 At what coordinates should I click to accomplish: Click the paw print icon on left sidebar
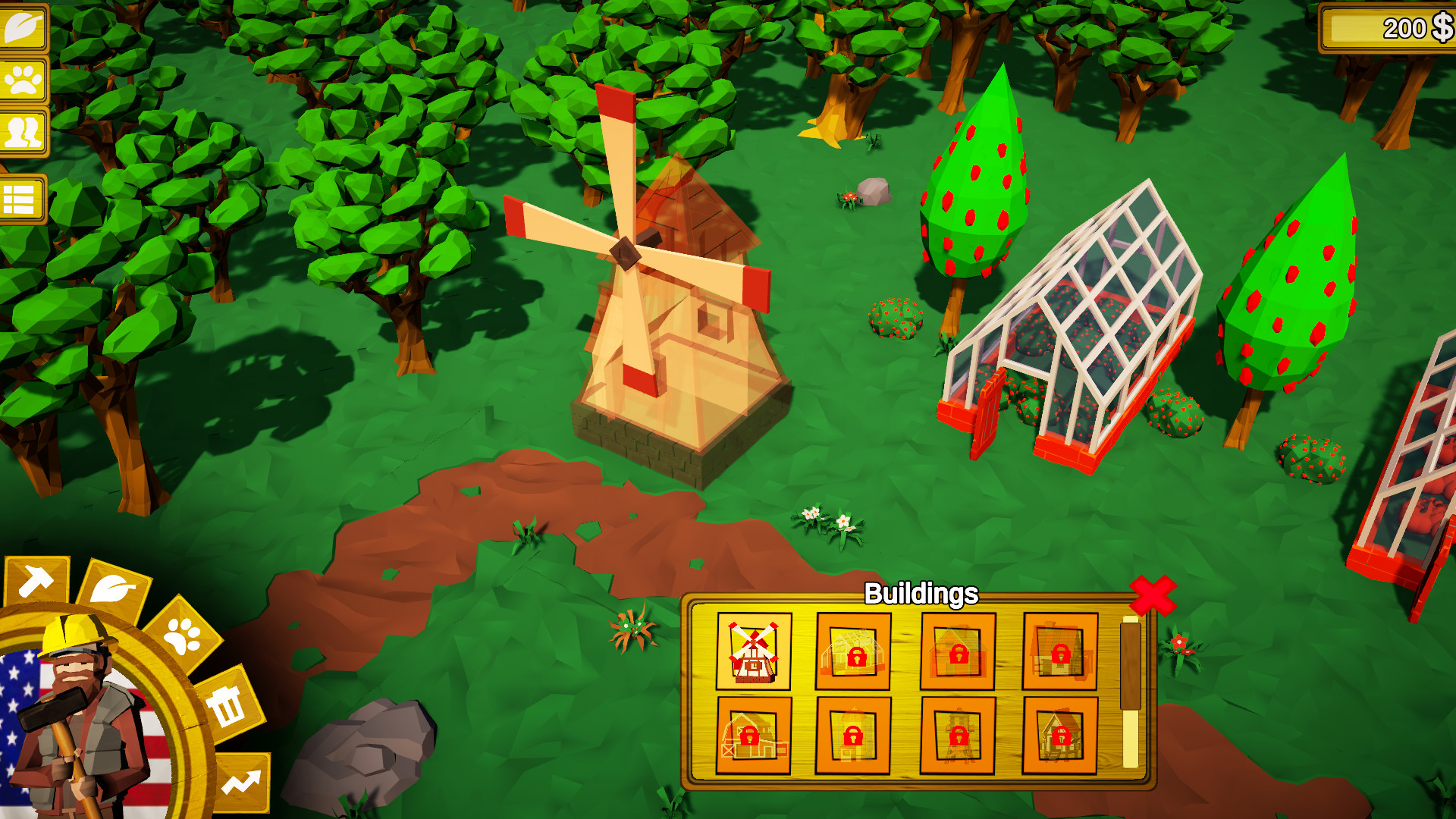pyautogui.click(x=23, y=80)
